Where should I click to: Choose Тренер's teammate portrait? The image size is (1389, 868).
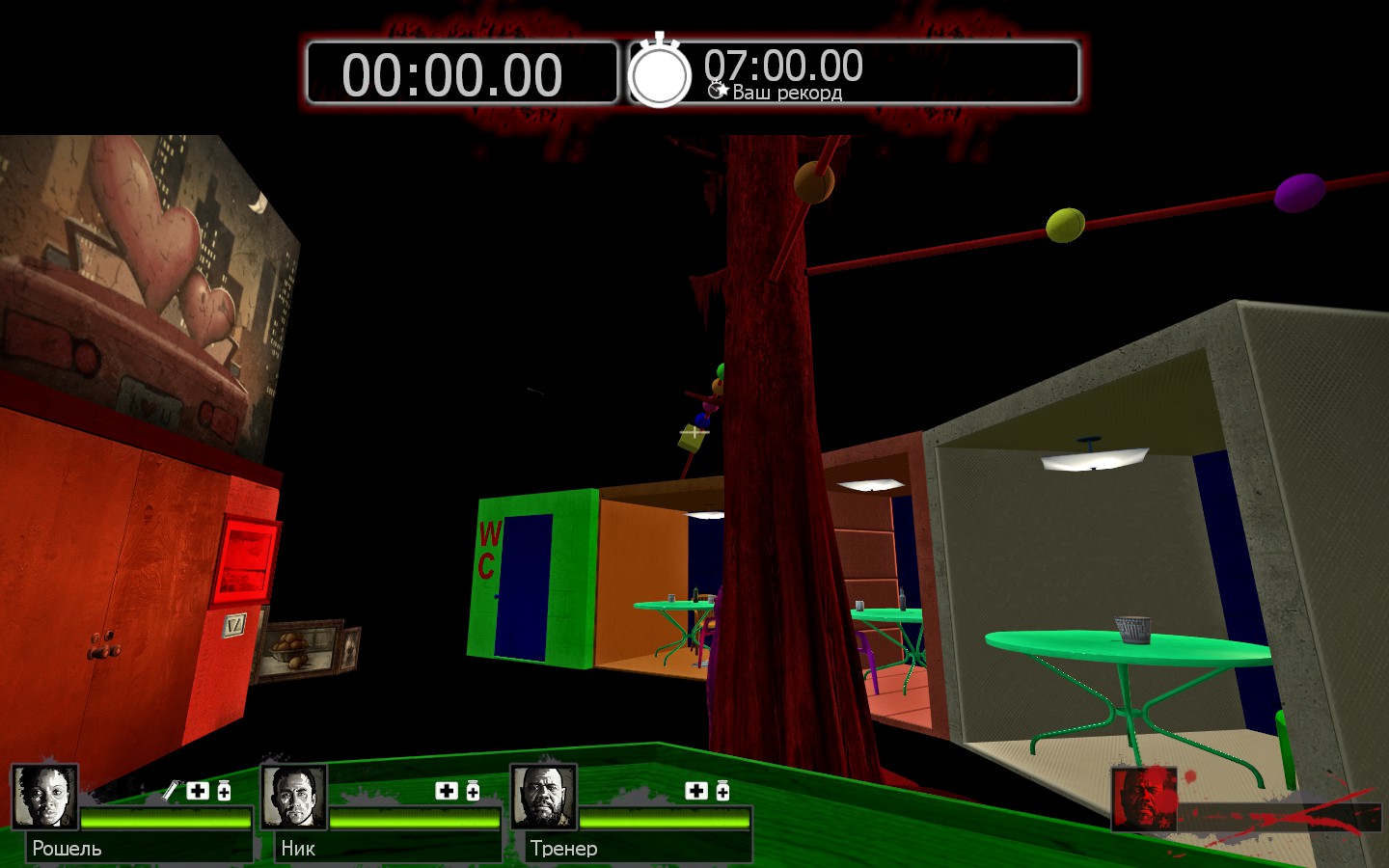click(x=544, y=797)
